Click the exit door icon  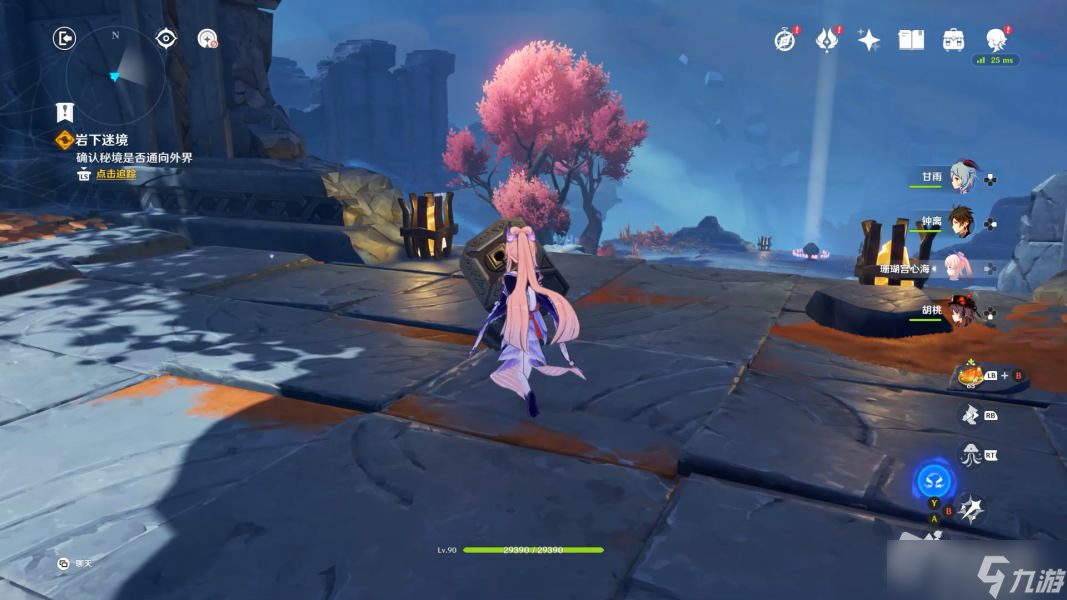point(65,39)
